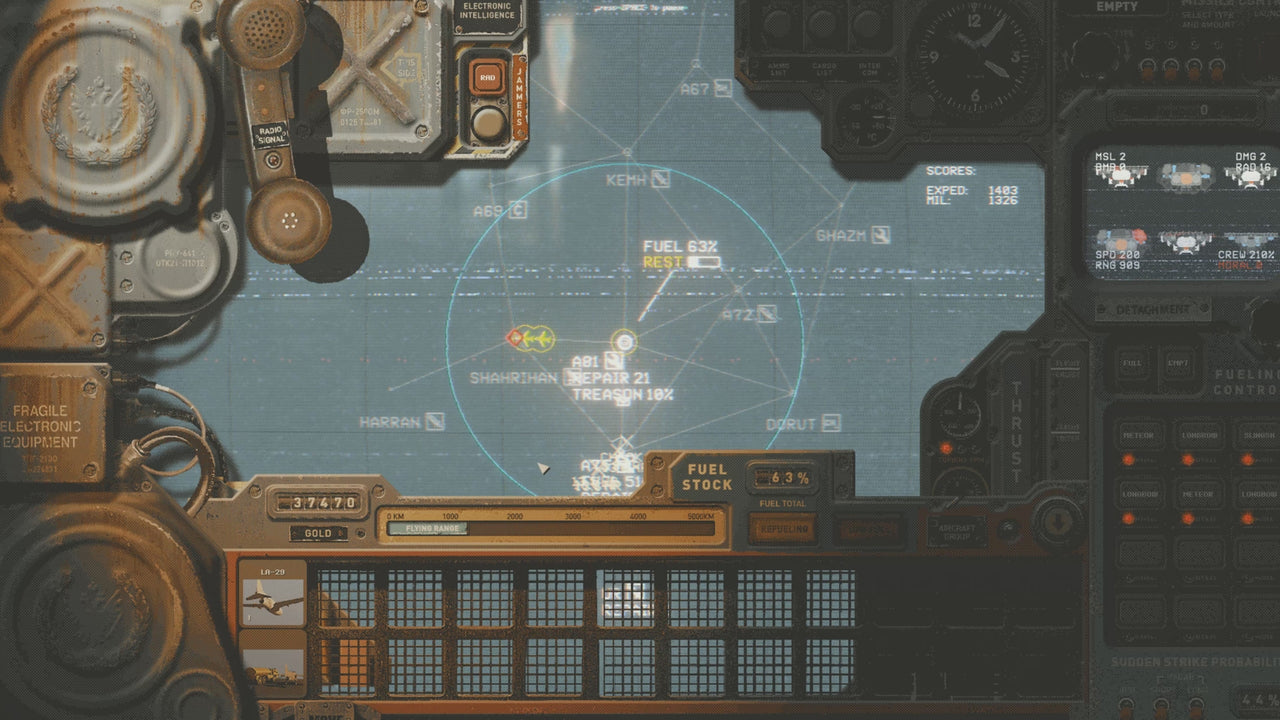This screenshot has width=1280, height=720.
Task: Click the FULL button in Detachment panel
Action: pyautogui.click(x=1131, y=364)
